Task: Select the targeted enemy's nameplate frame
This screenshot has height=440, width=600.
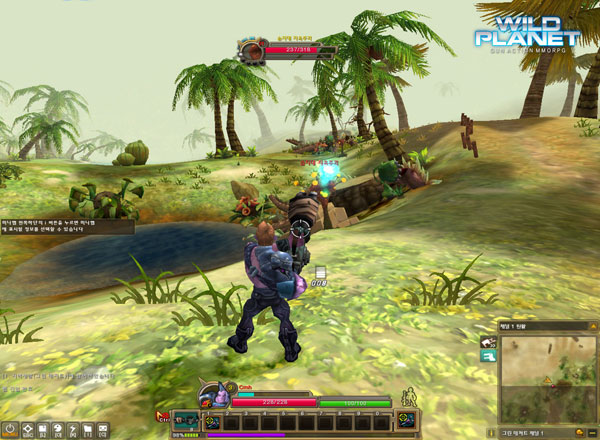Action: pos(276,48)
